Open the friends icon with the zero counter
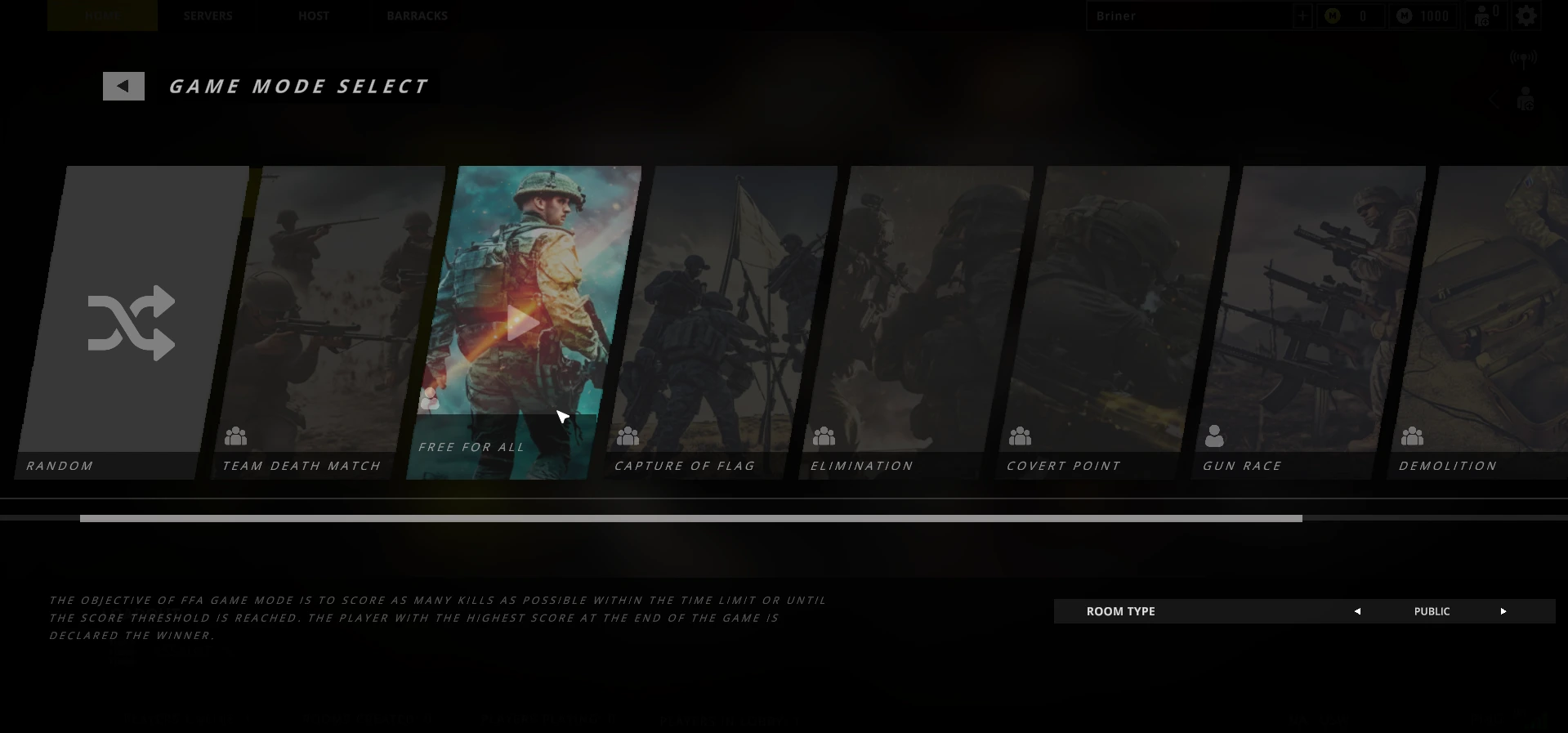The image size is (1568, 733). click(x=1485, y=16)
